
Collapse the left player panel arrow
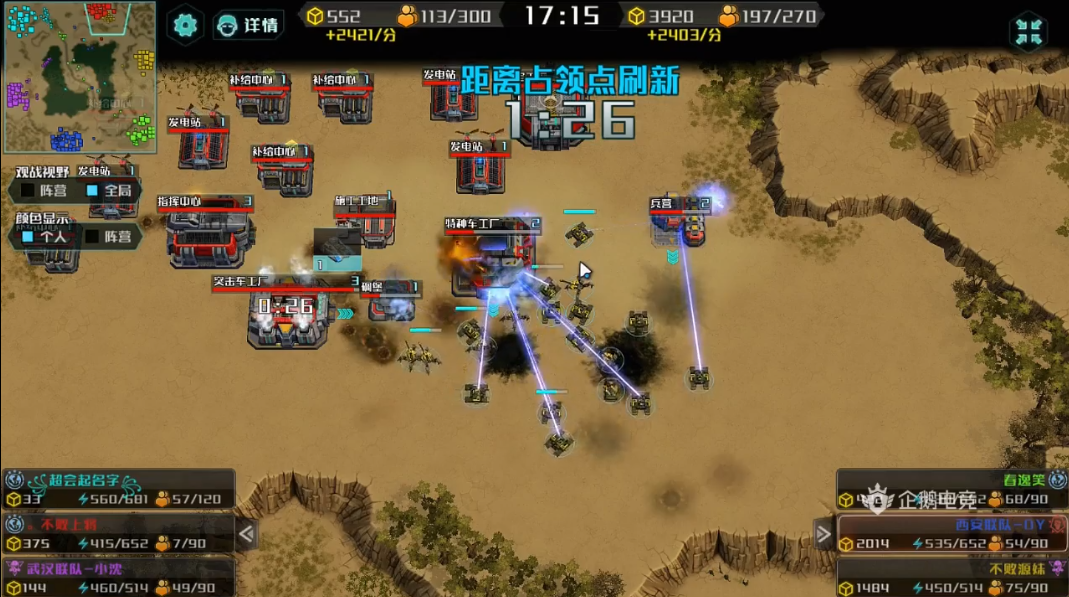click(246, 535)
